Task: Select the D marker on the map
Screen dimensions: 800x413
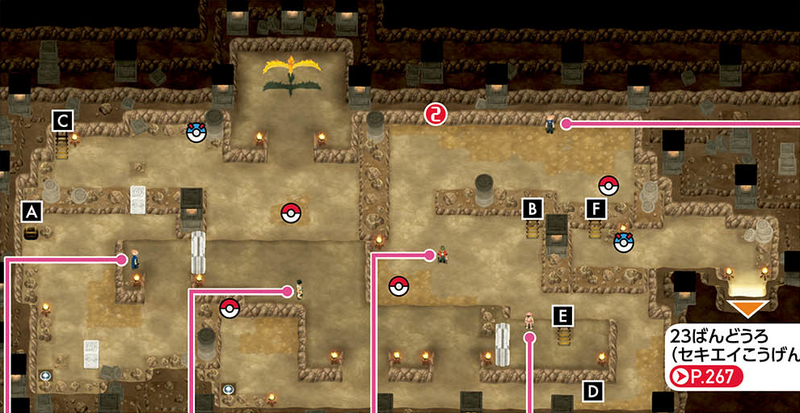Action: pyautogui.click(x=592, y=389)
